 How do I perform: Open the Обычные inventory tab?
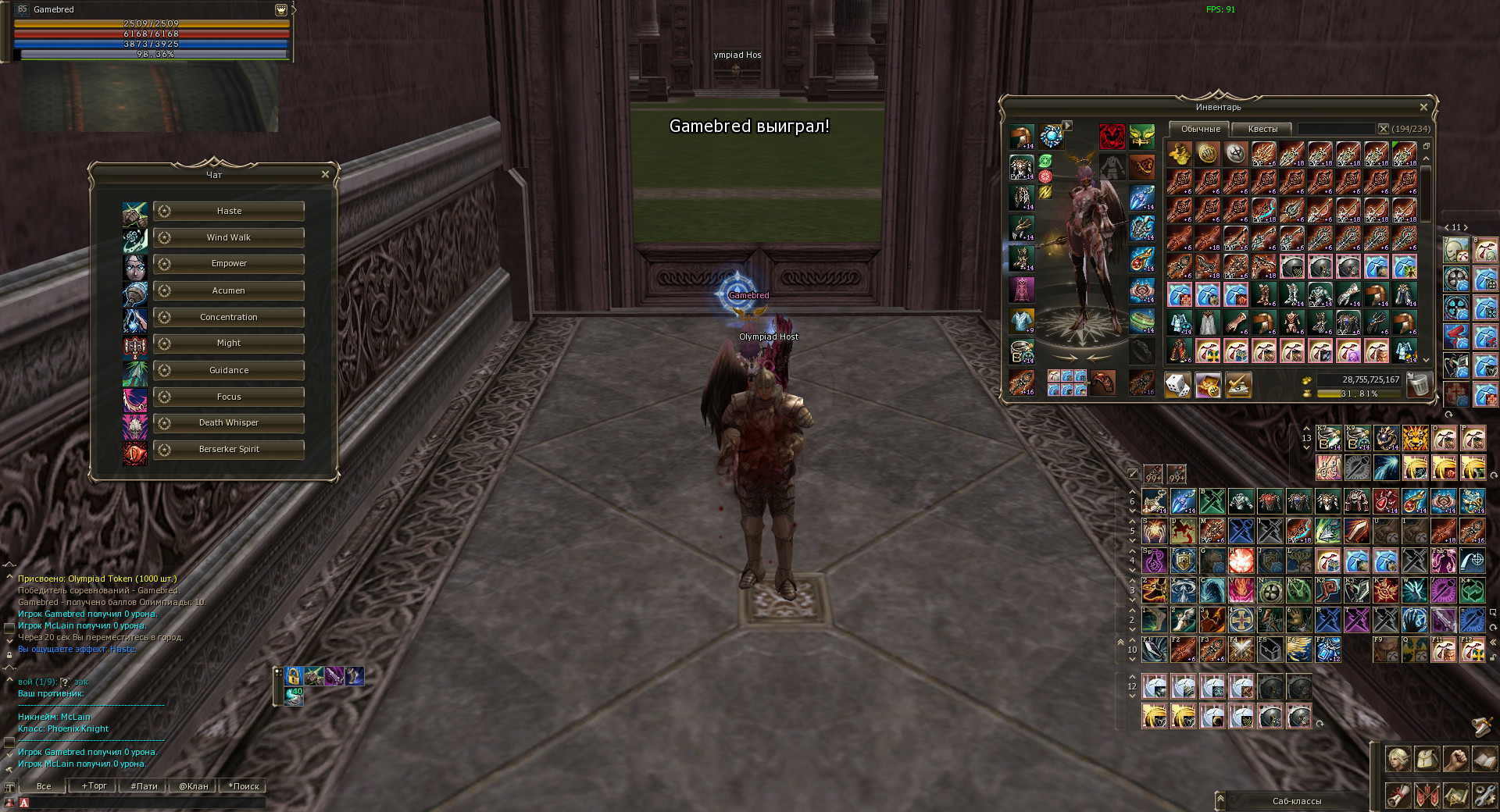click(1200, 129)
